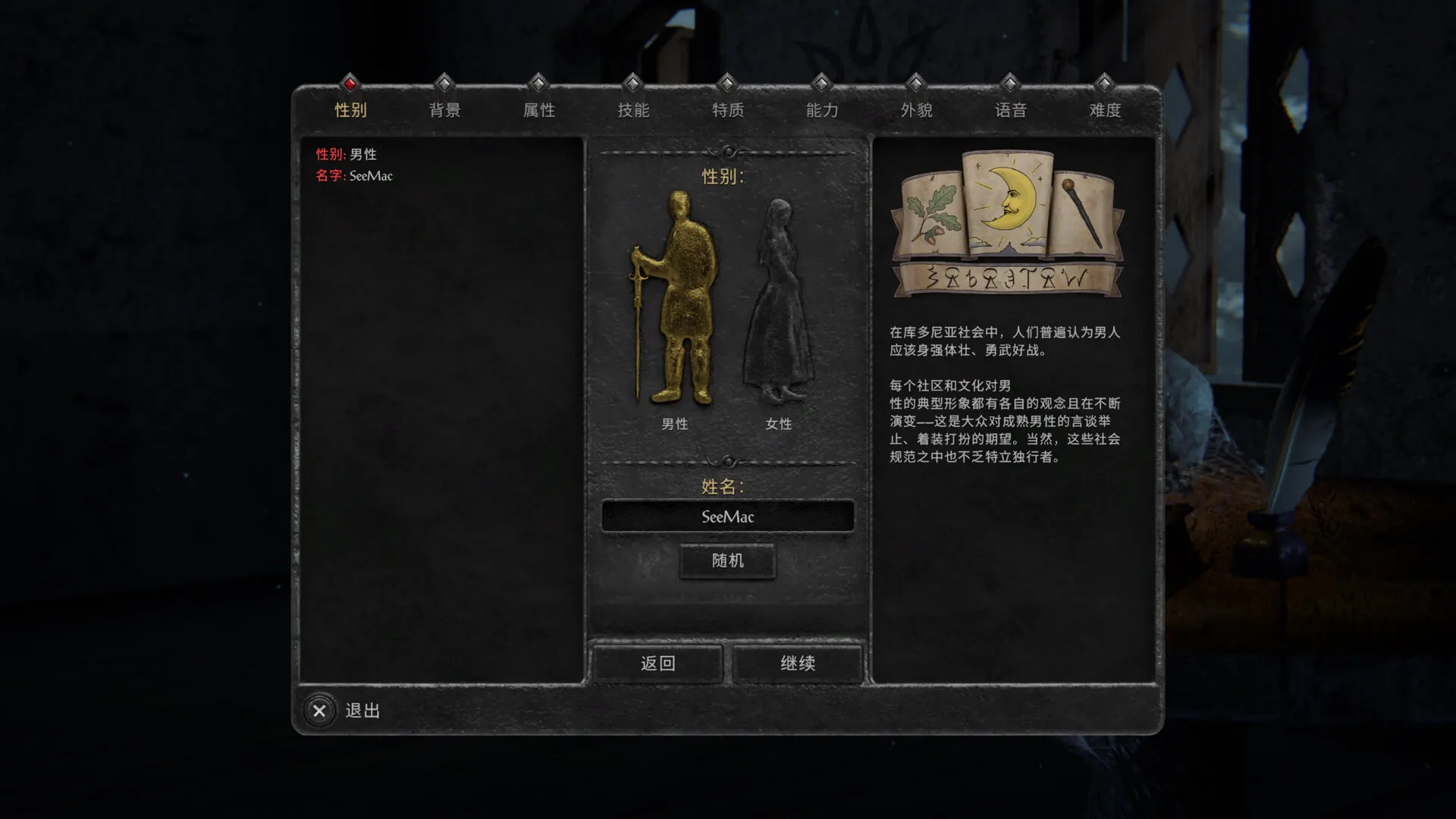
Task: Choose the female (女性) figure
Action: [778, 303]
